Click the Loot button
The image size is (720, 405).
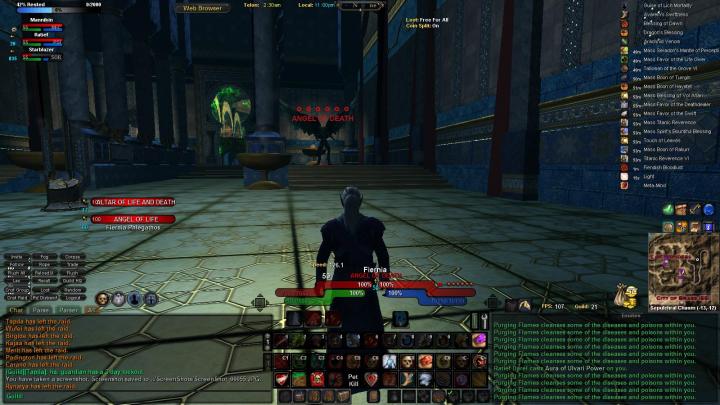tap(45, 289)
